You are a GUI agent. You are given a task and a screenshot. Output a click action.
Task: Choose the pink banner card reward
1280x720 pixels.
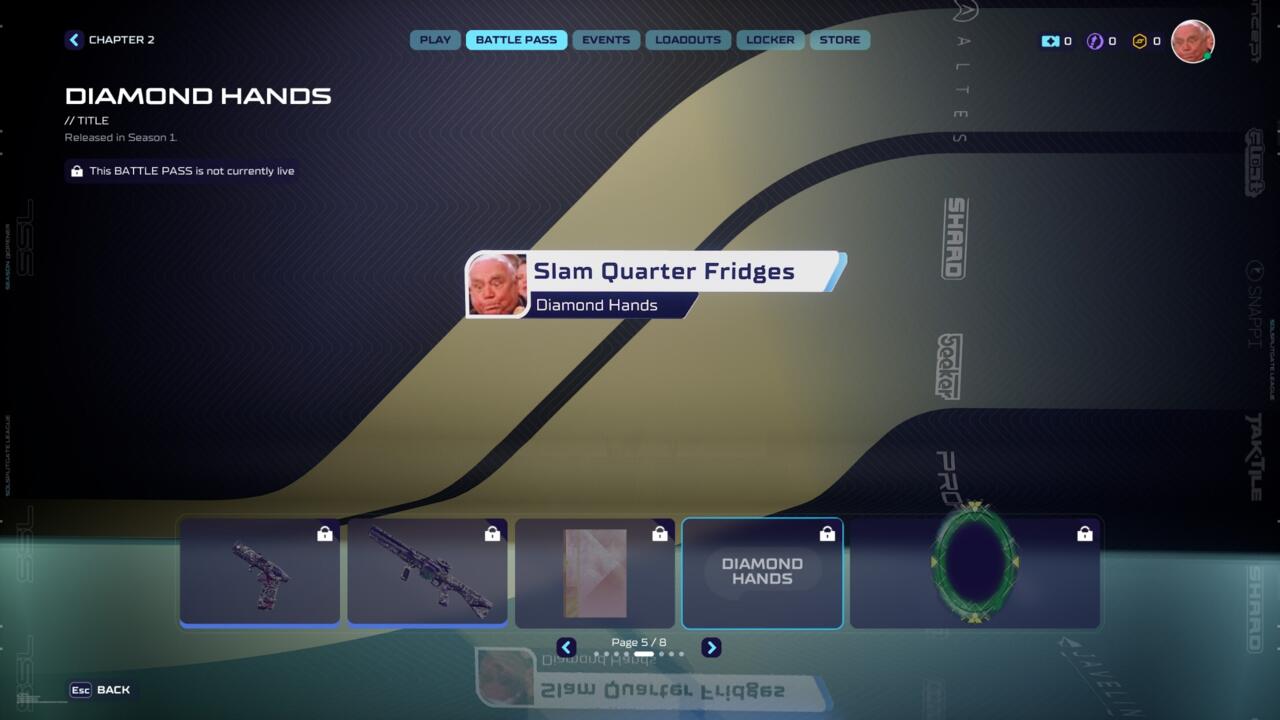[x=595, y=573]
